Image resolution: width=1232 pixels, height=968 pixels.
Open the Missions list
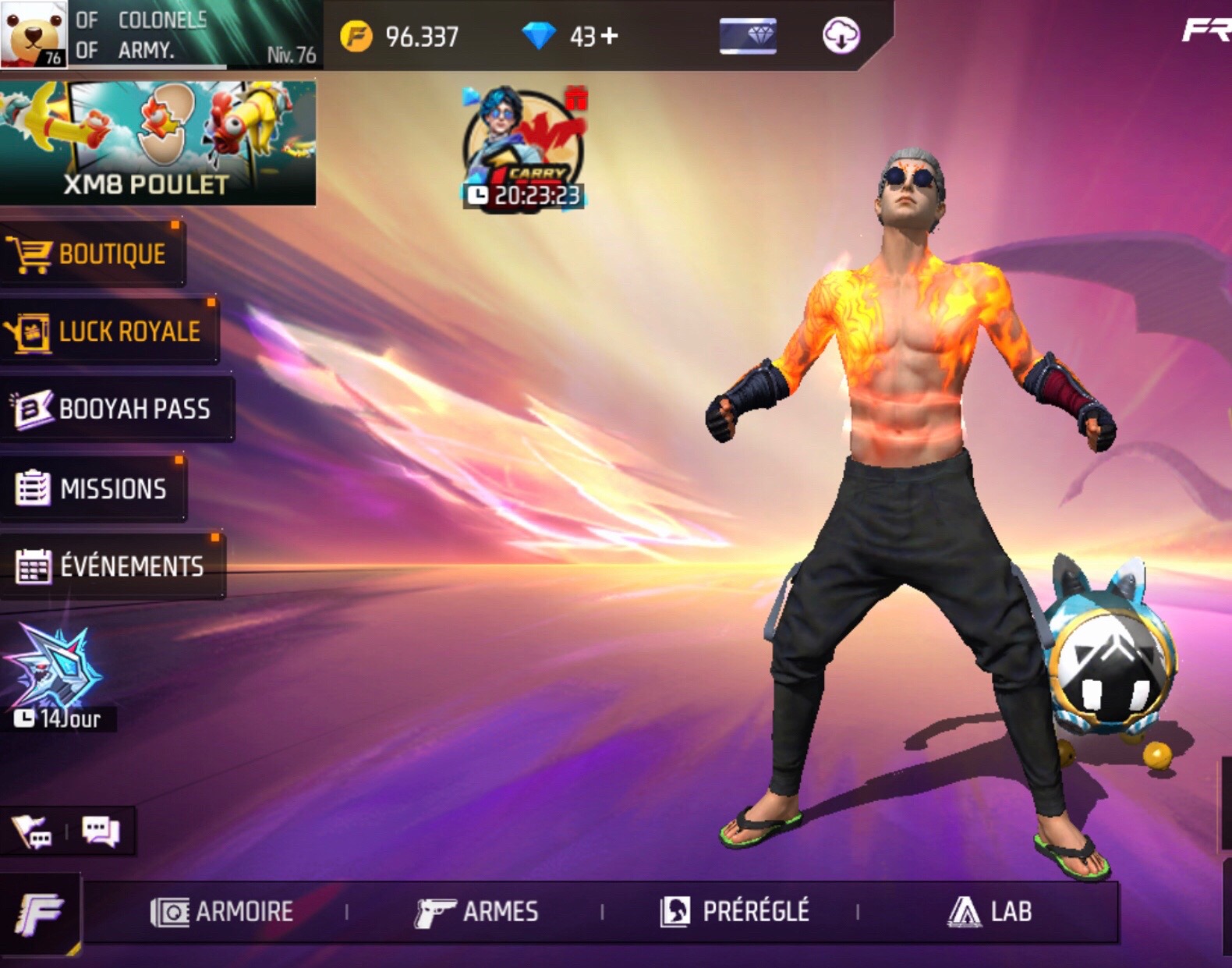point(93,488)
